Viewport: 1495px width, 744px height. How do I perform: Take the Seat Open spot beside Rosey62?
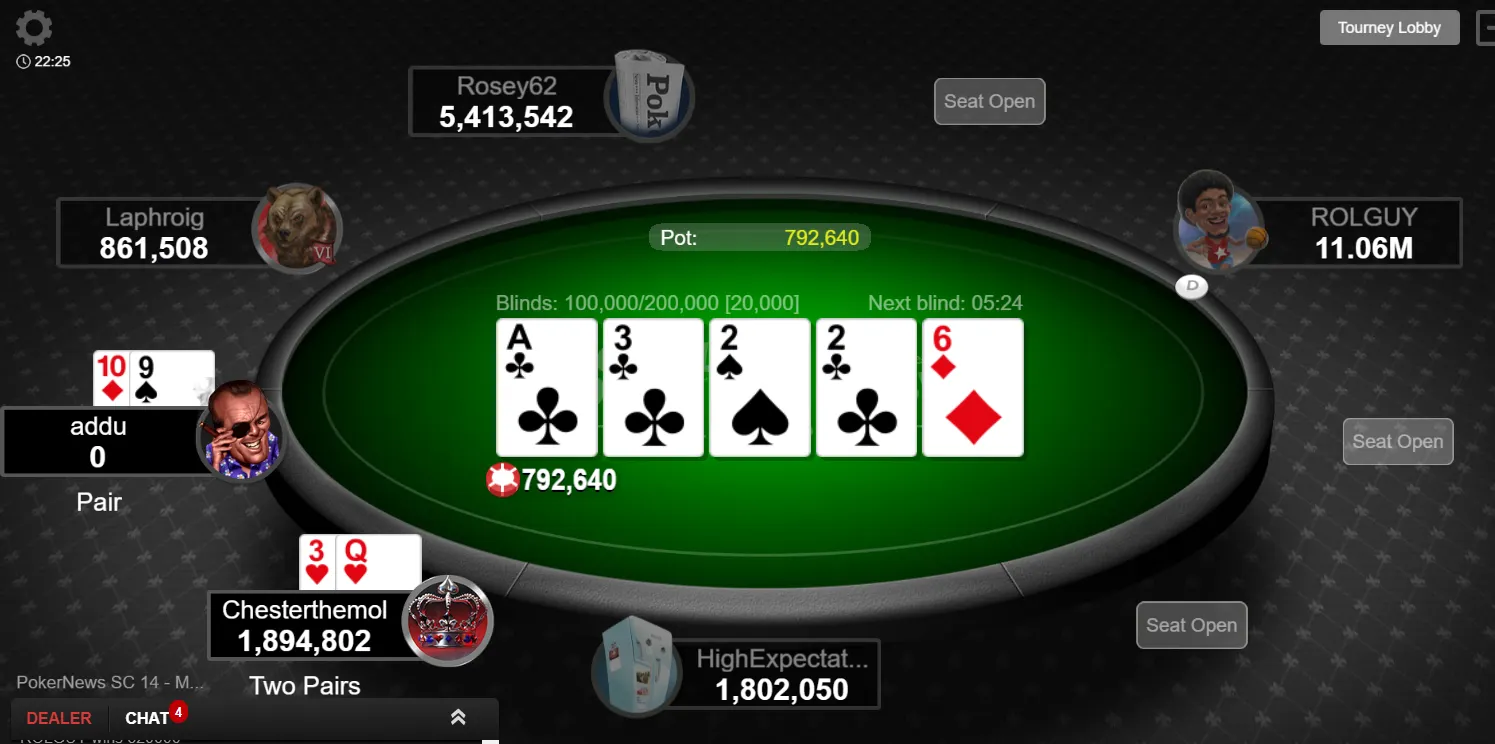989,101
